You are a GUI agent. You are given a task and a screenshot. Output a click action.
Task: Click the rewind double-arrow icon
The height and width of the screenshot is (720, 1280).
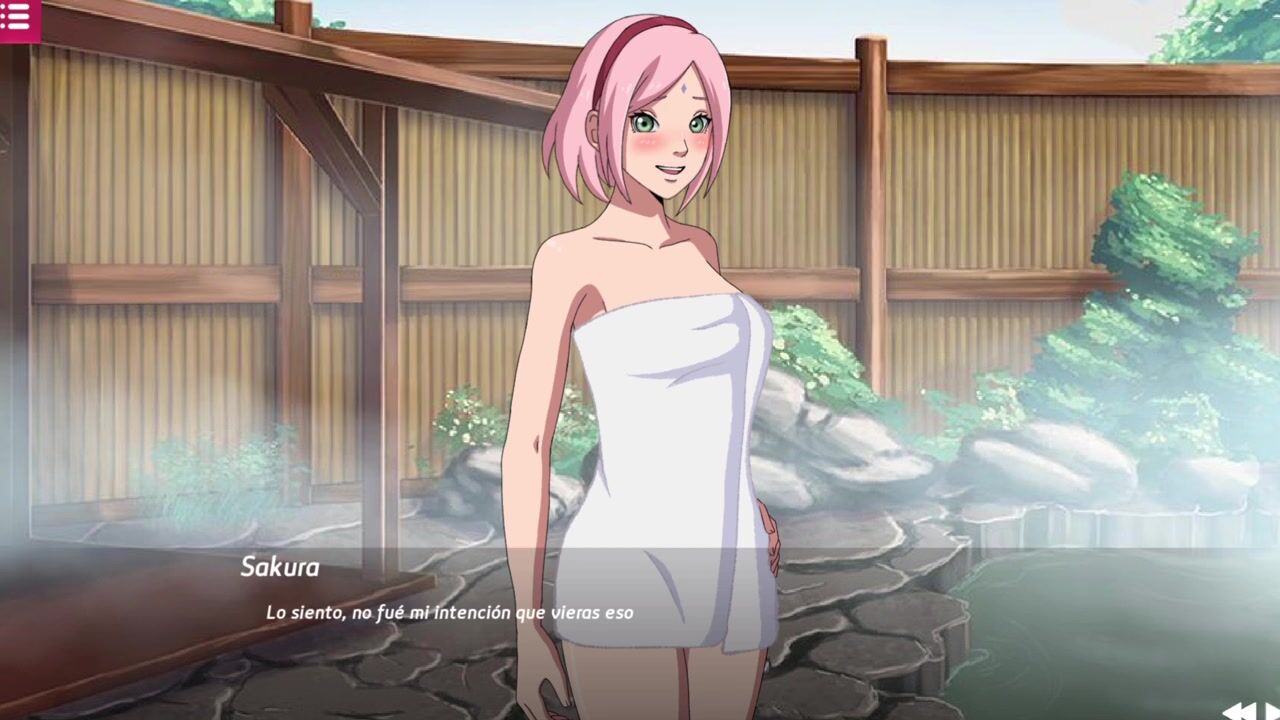coord(1240,711)
